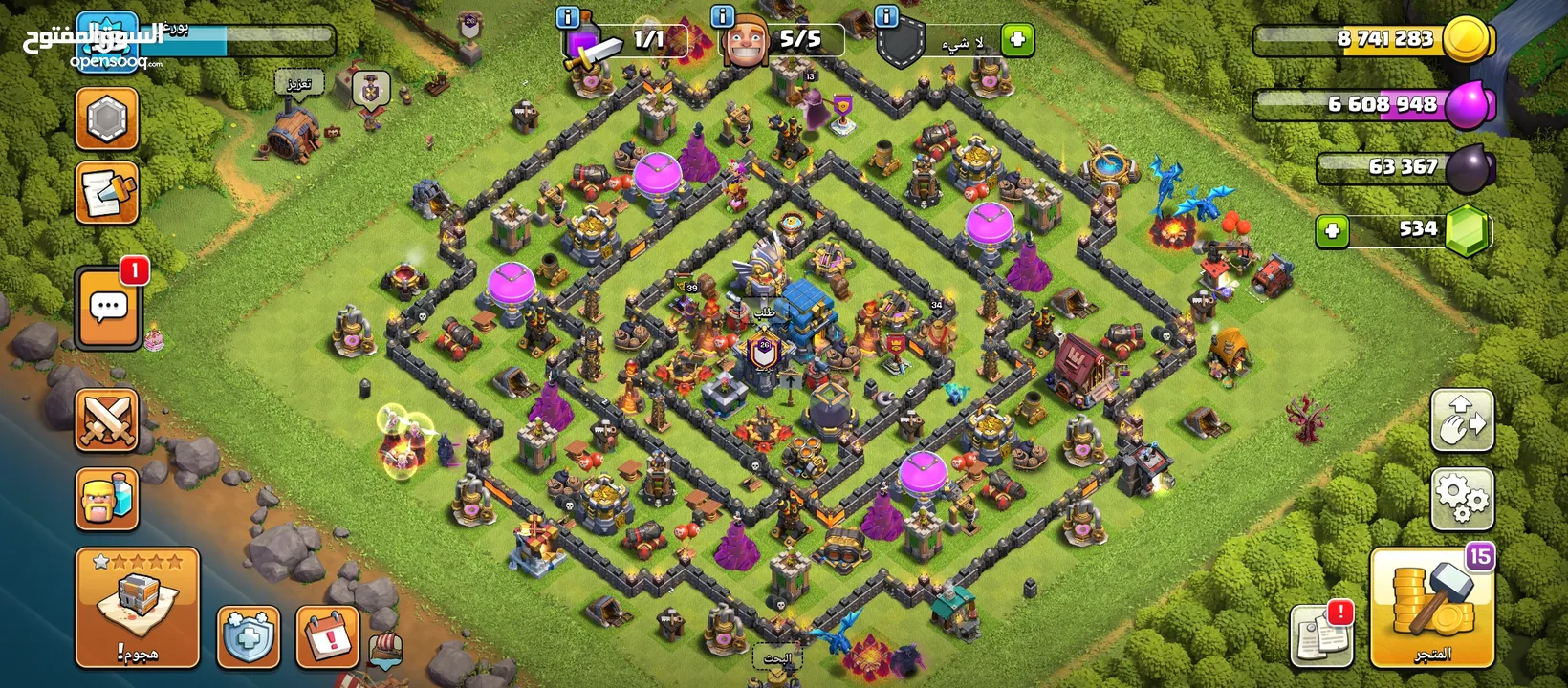
Task: Show info next to the shield status
Action: point(886,16)
